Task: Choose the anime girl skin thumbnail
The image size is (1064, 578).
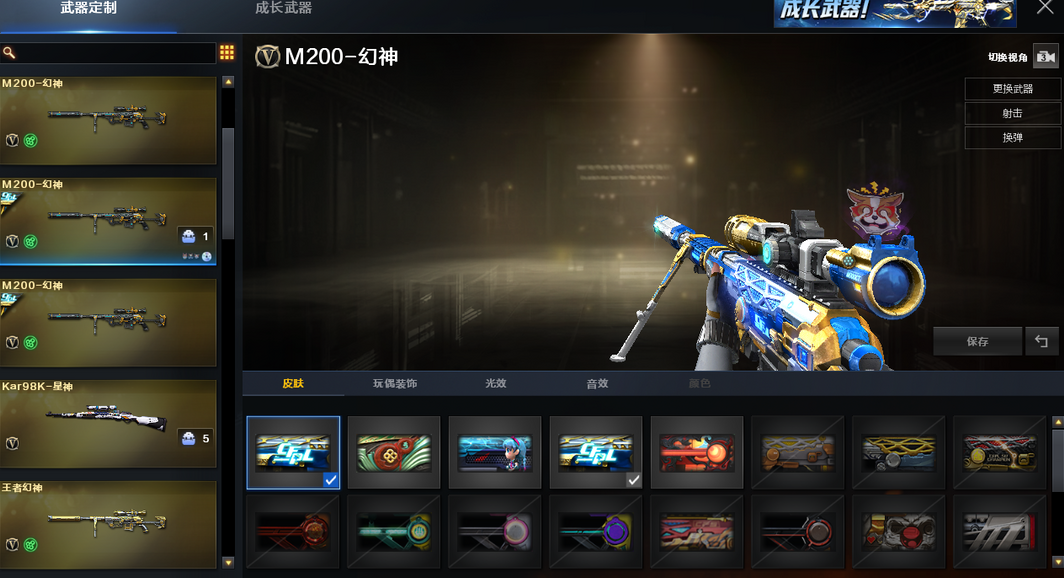Action: (x=495, y=452)
